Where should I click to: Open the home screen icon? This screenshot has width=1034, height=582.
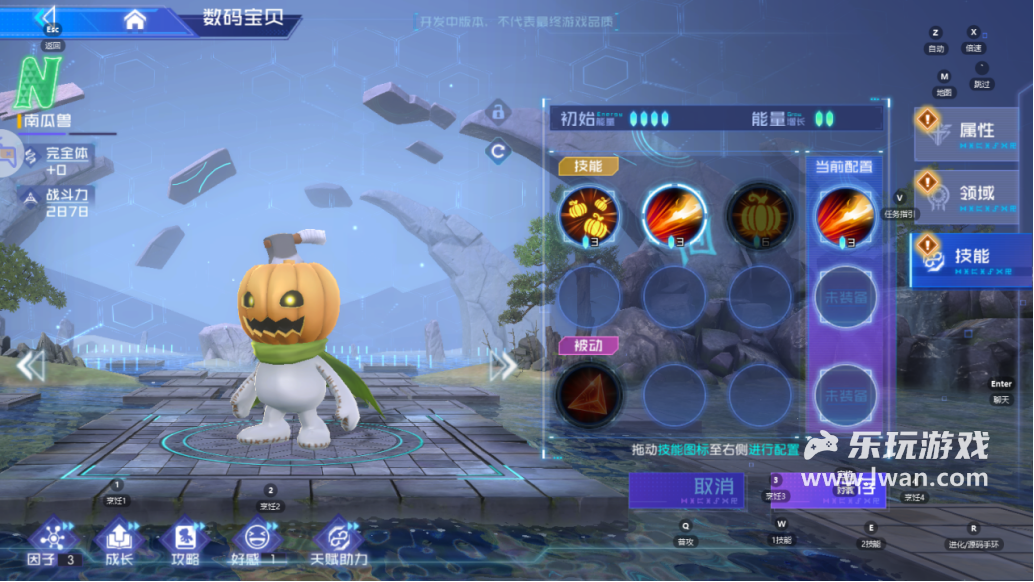[135, 19]
